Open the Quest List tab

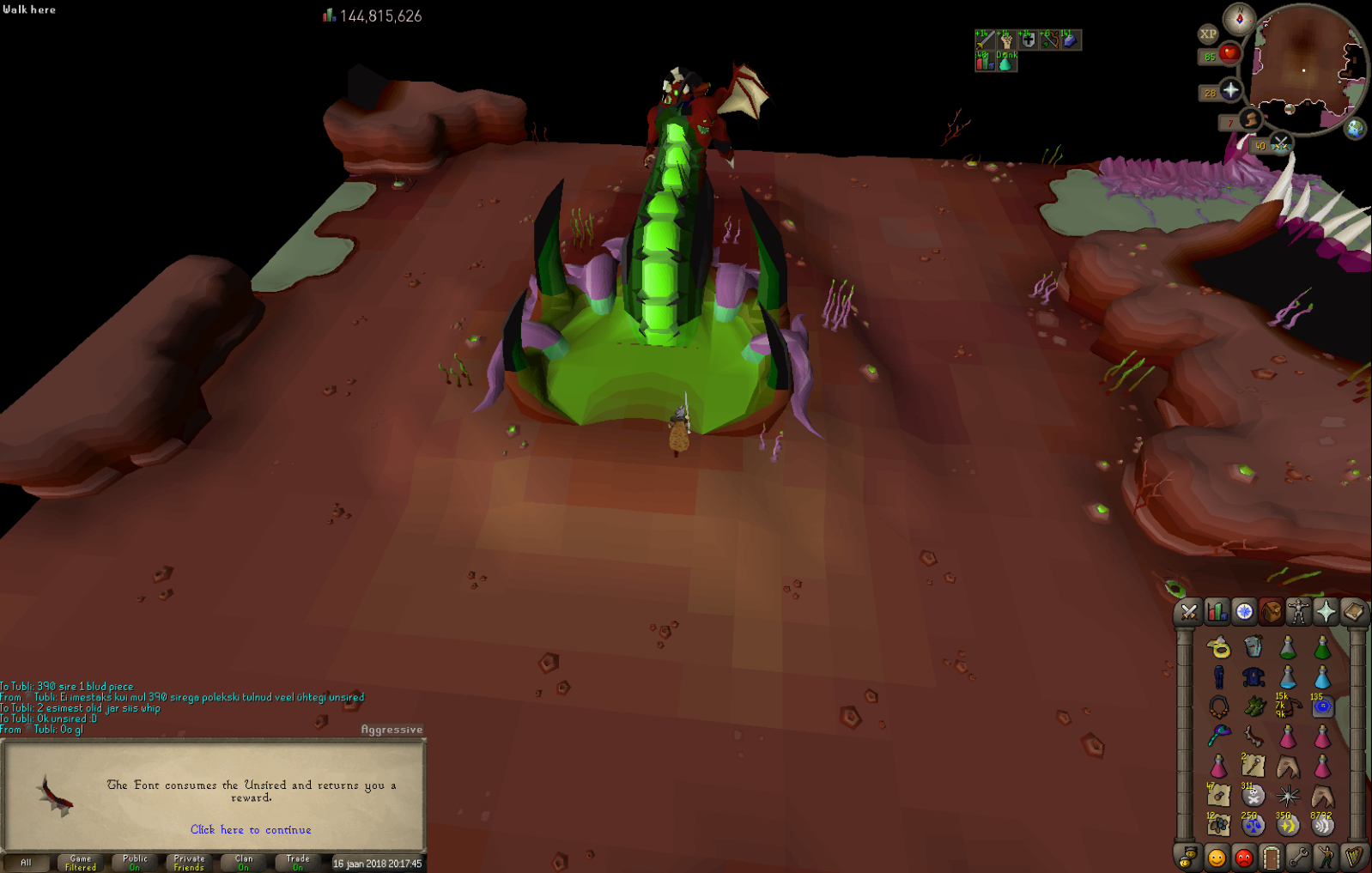pyautogui.click(x=1243, y=611)
